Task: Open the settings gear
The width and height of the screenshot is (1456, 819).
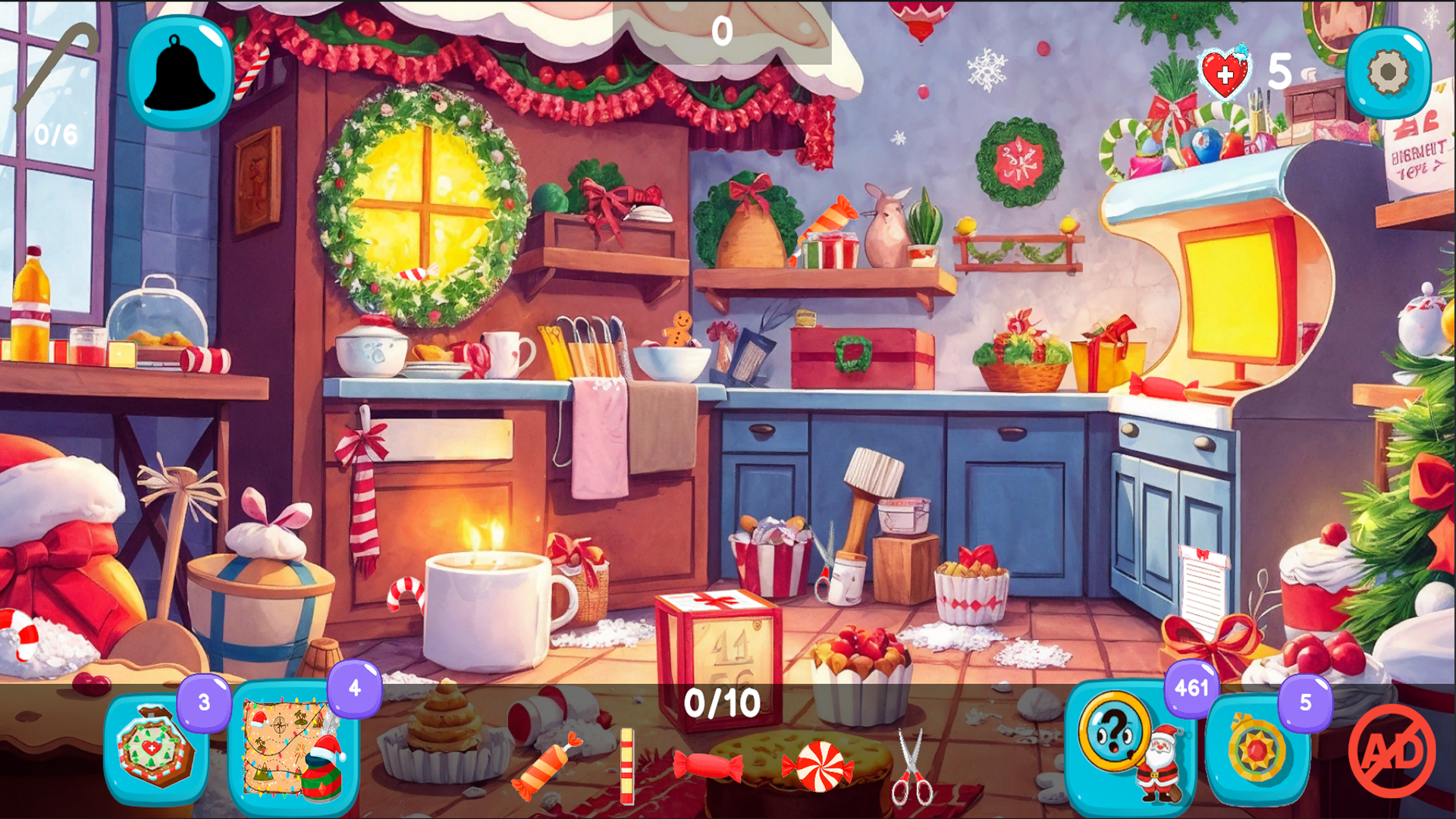Action: (1386, 72)
